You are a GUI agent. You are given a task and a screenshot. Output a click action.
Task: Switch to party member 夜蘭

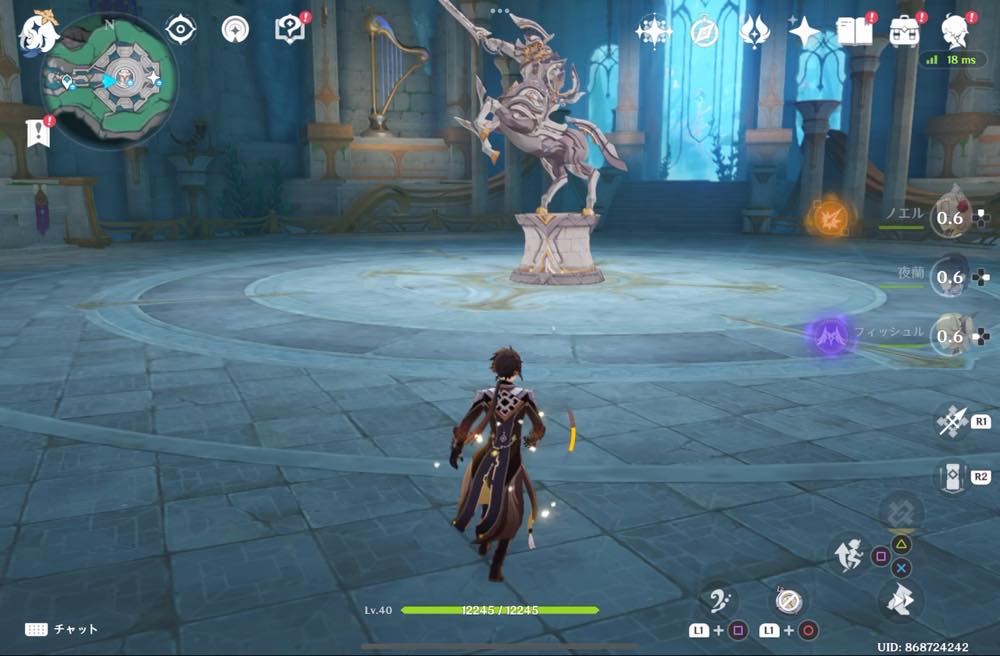(x=950, y=276)
